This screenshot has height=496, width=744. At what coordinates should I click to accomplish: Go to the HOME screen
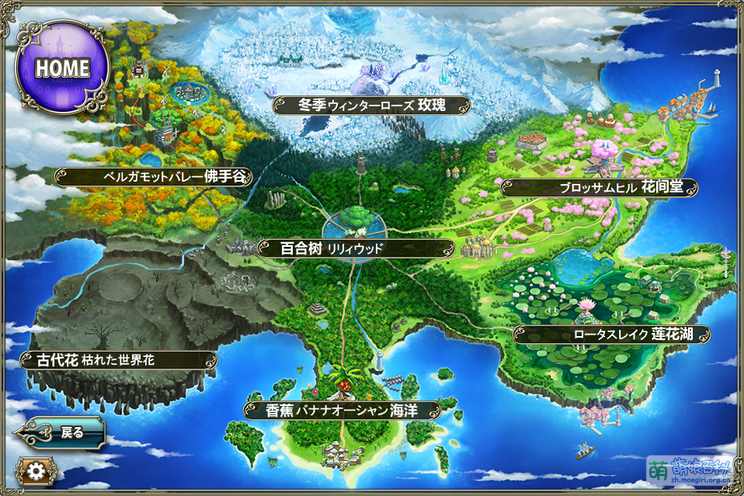62,67
